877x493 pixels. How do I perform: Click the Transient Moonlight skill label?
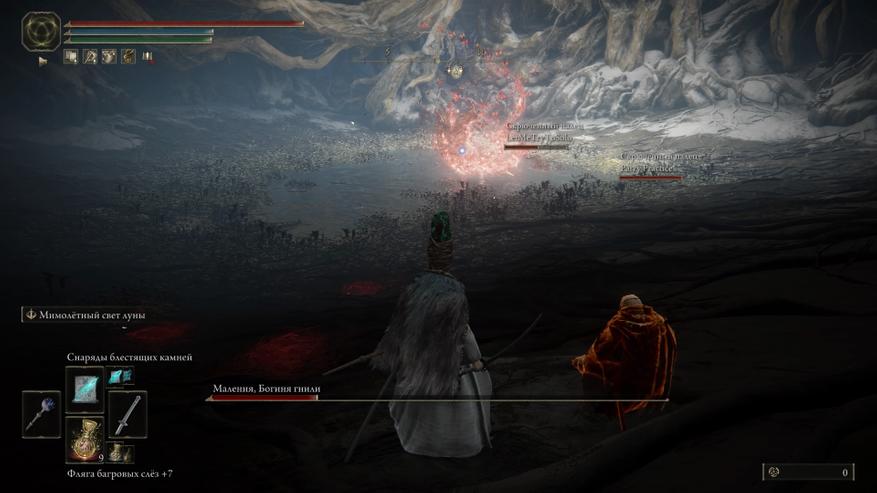tap(86, 314)
